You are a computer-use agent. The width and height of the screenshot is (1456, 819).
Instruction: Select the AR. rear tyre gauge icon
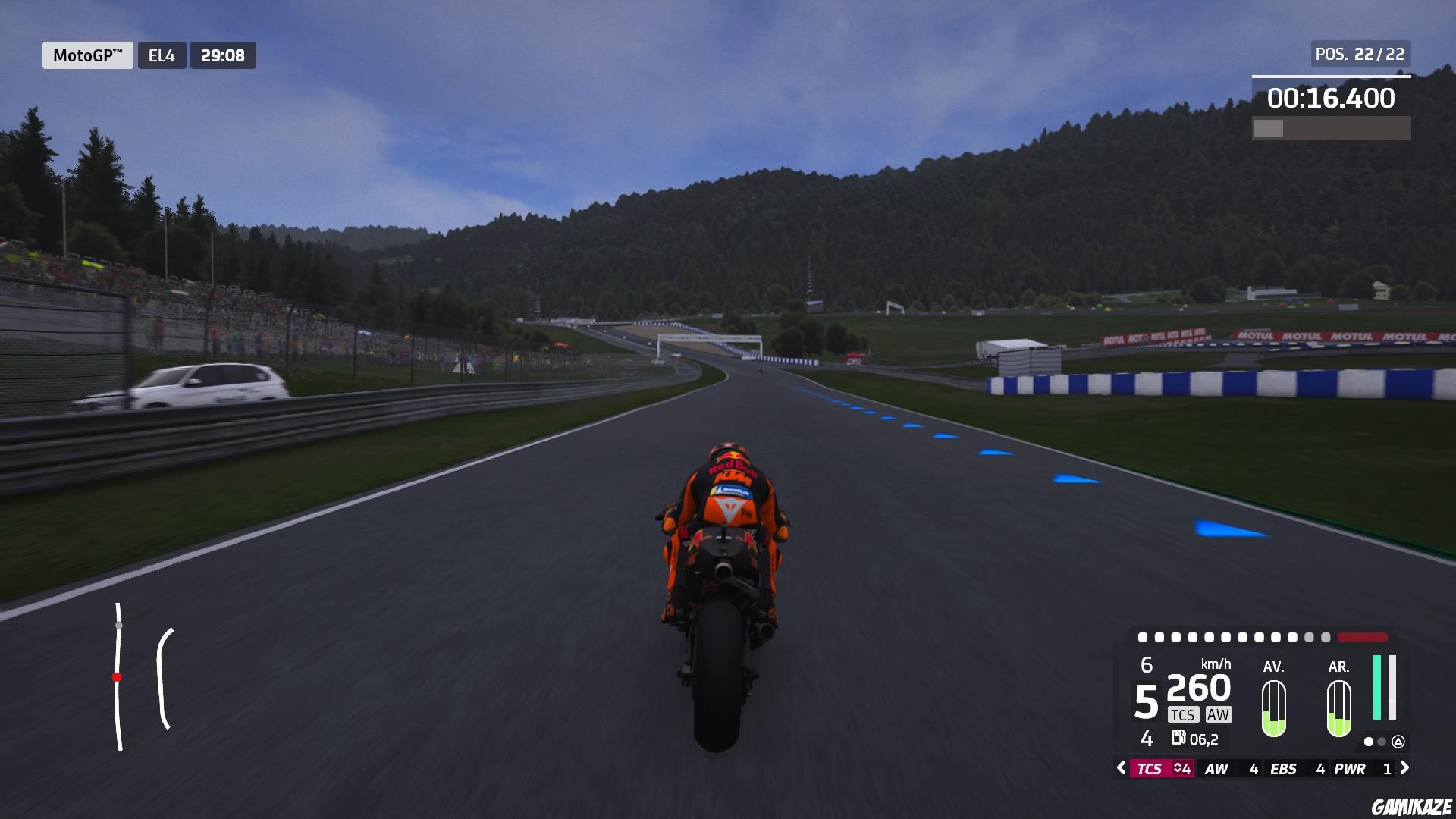point(1338,709)
